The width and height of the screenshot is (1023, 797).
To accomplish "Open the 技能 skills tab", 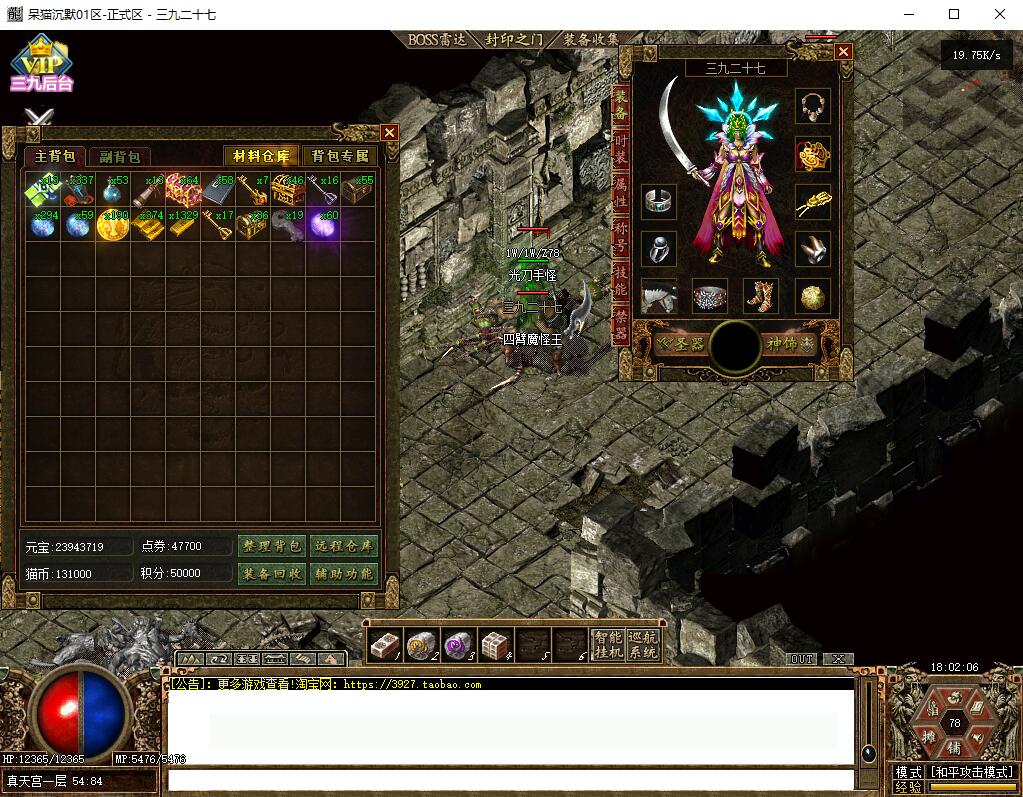I will pos(621,279).
